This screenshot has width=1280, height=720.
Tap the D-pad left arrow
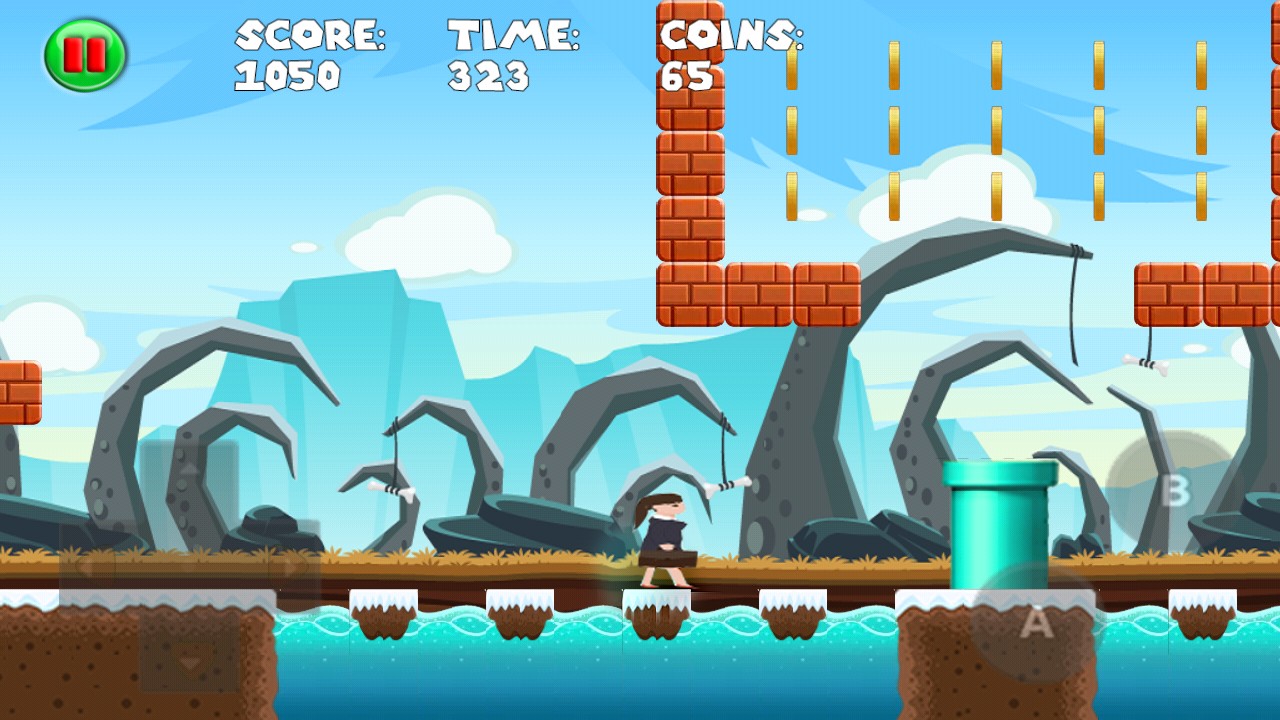click(x=86, y=566)
